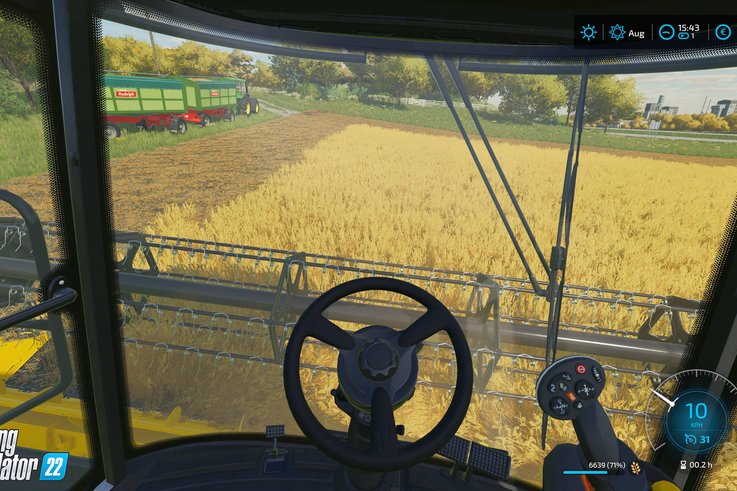
Task: Open the euro money icon
Action: [722, 32]
